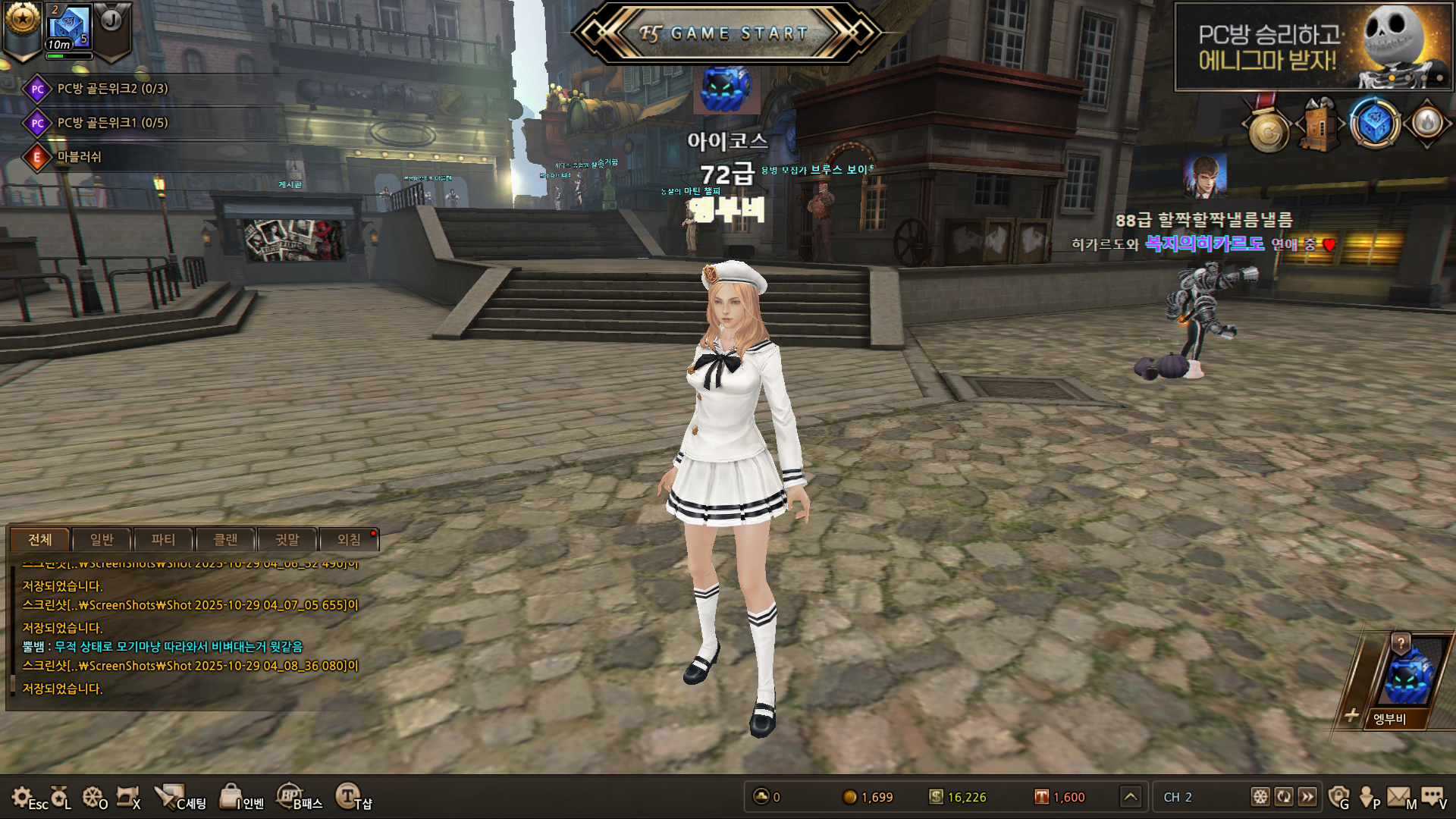Switch to the 외침 shout tab
Screen dimensions: 1456x819
[349, 540]
